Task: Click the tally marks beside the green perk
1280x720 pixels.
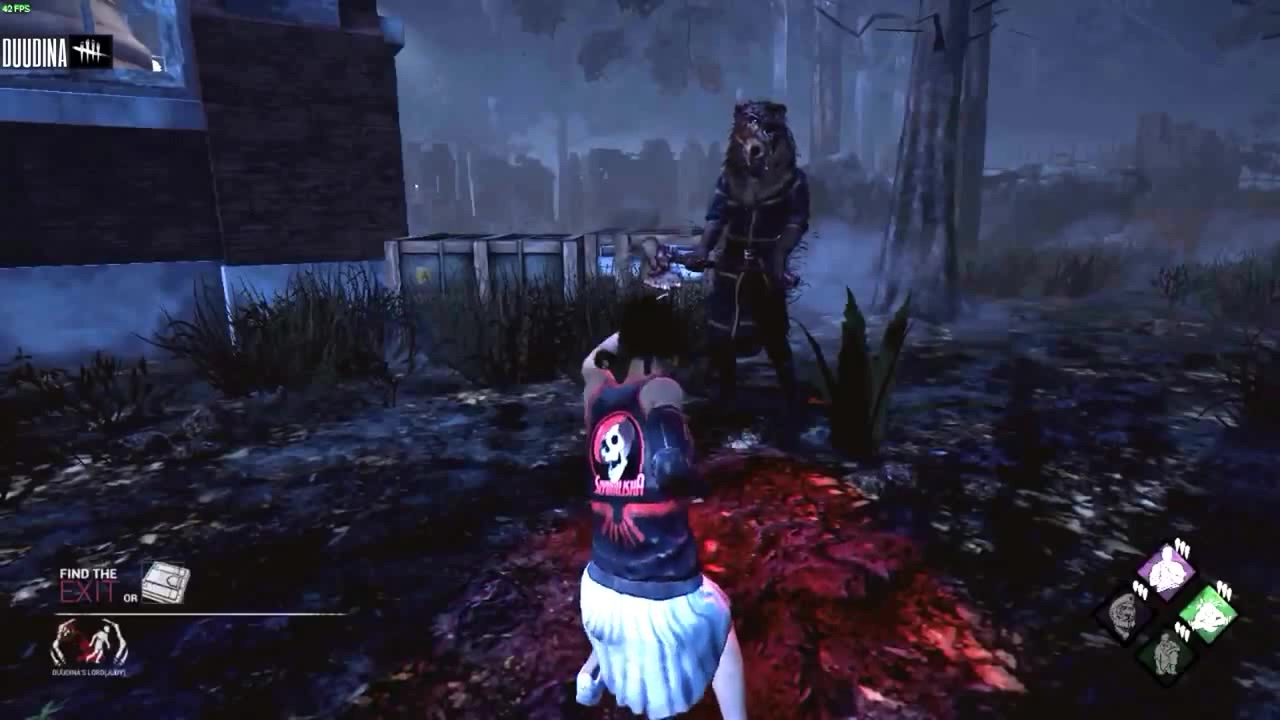Action: coord(1224,590)
